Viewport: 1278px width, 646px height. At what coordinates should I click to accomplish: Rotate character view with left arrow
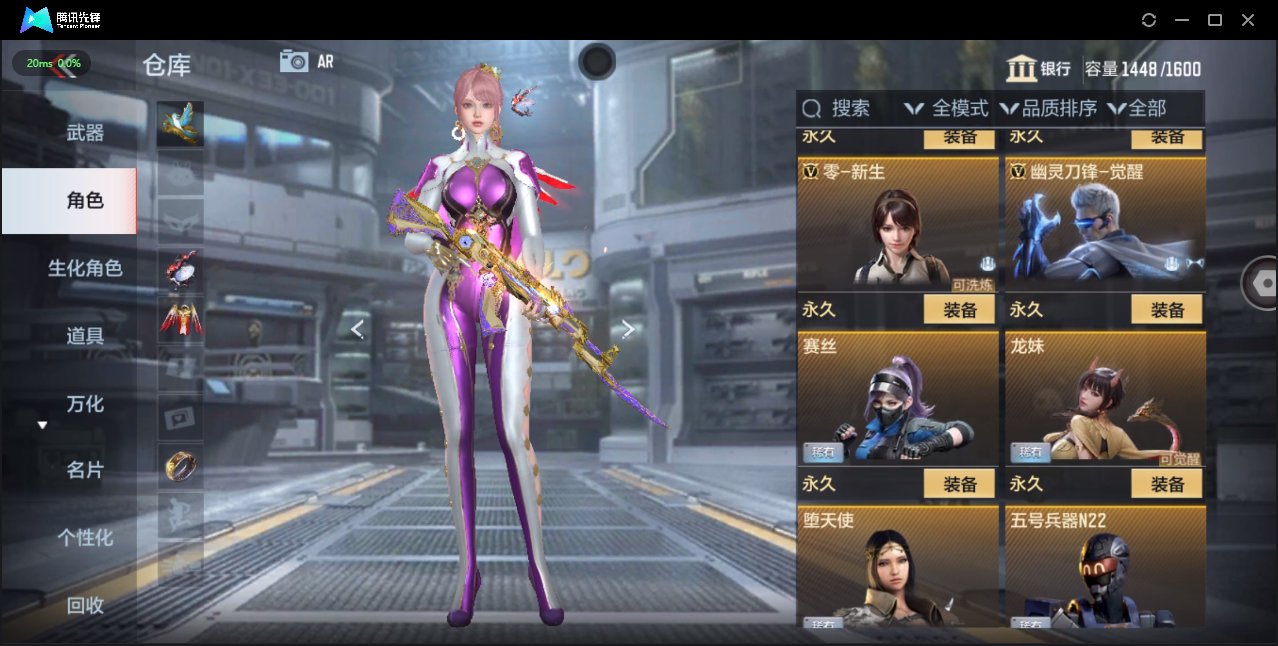coord(357,329)
